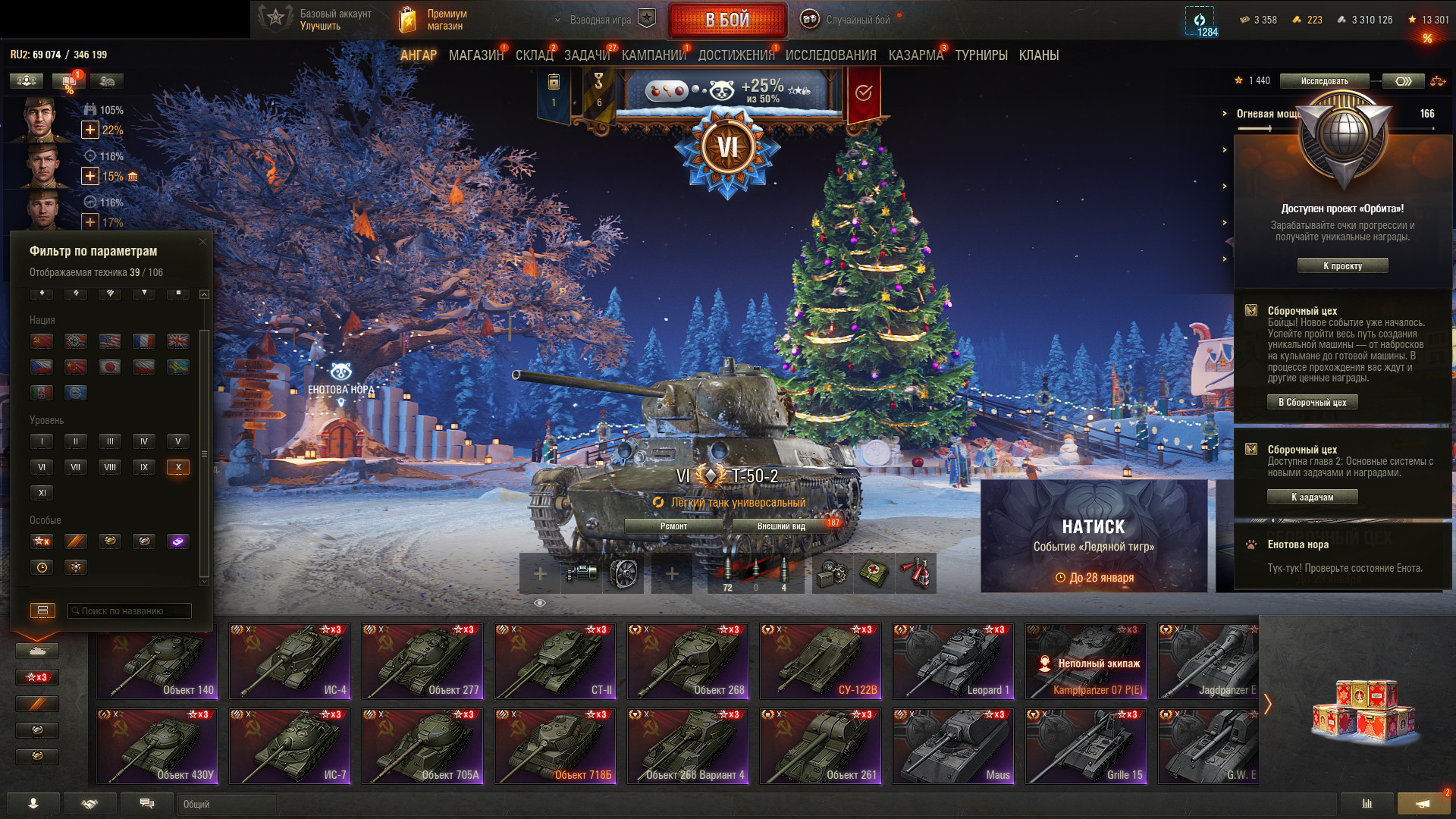
Task: Go to the КЛАНЫ tab
Action: 1038,55
